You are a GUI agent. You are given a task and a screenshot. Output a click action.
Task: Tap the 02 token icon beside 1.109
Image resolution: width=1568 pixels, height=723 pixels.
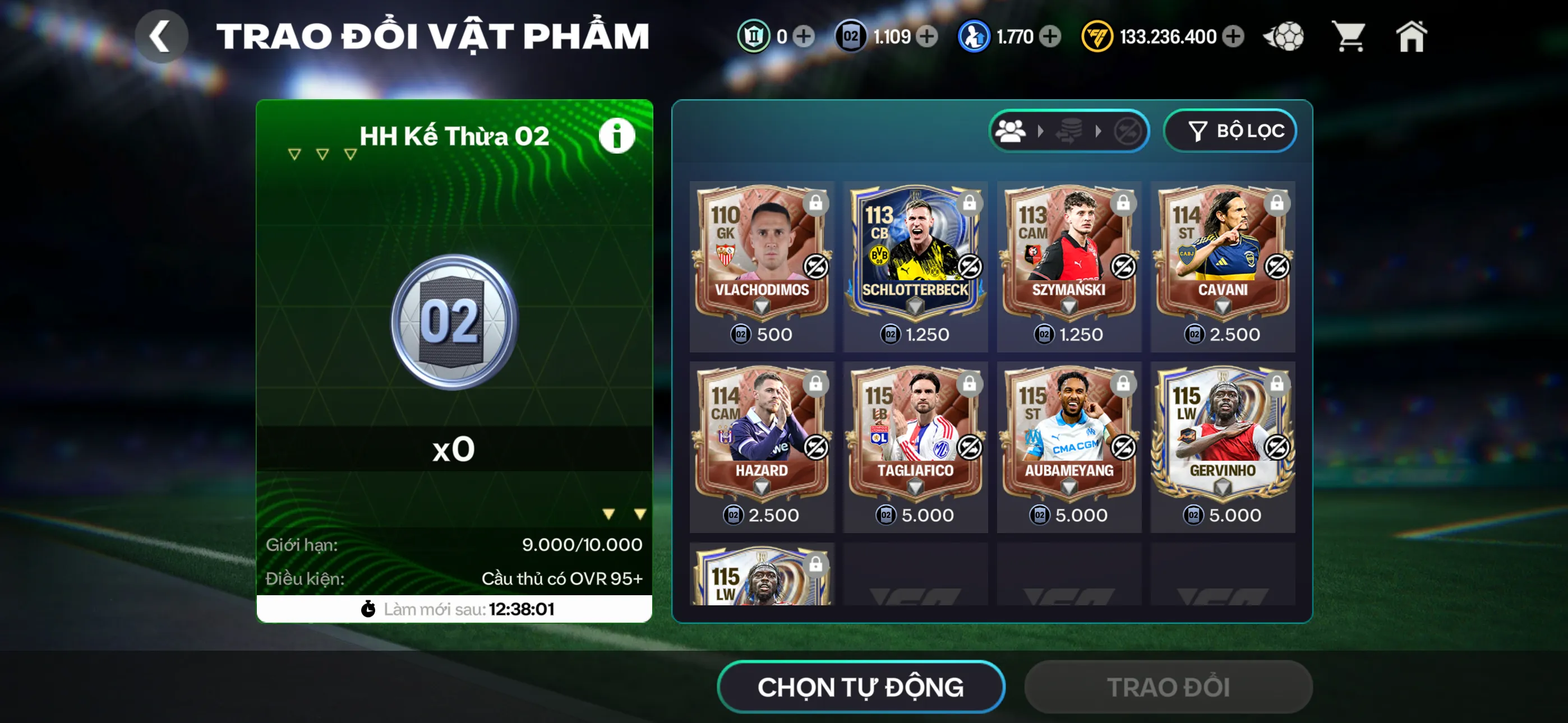pyautogui.click(x=851, y=36)
